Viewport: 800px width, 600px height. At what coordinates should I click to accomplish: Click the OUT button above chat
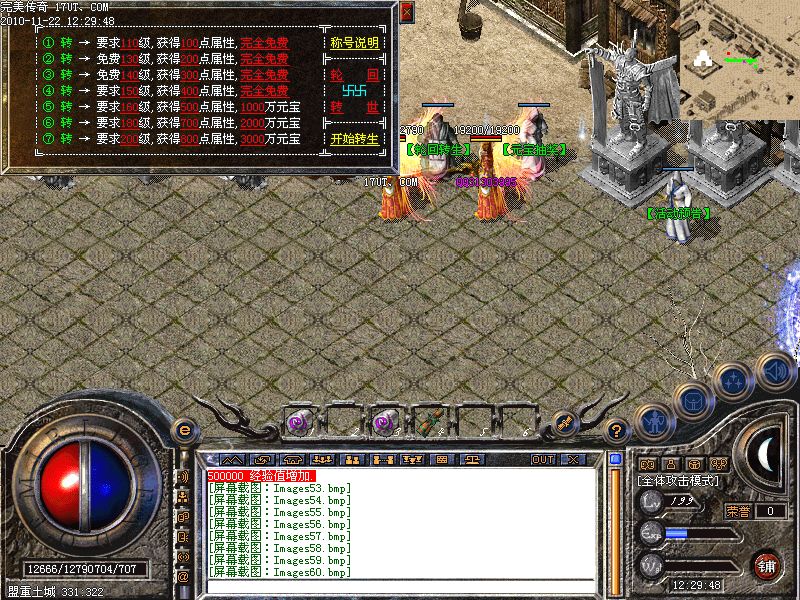pos(543,459)
